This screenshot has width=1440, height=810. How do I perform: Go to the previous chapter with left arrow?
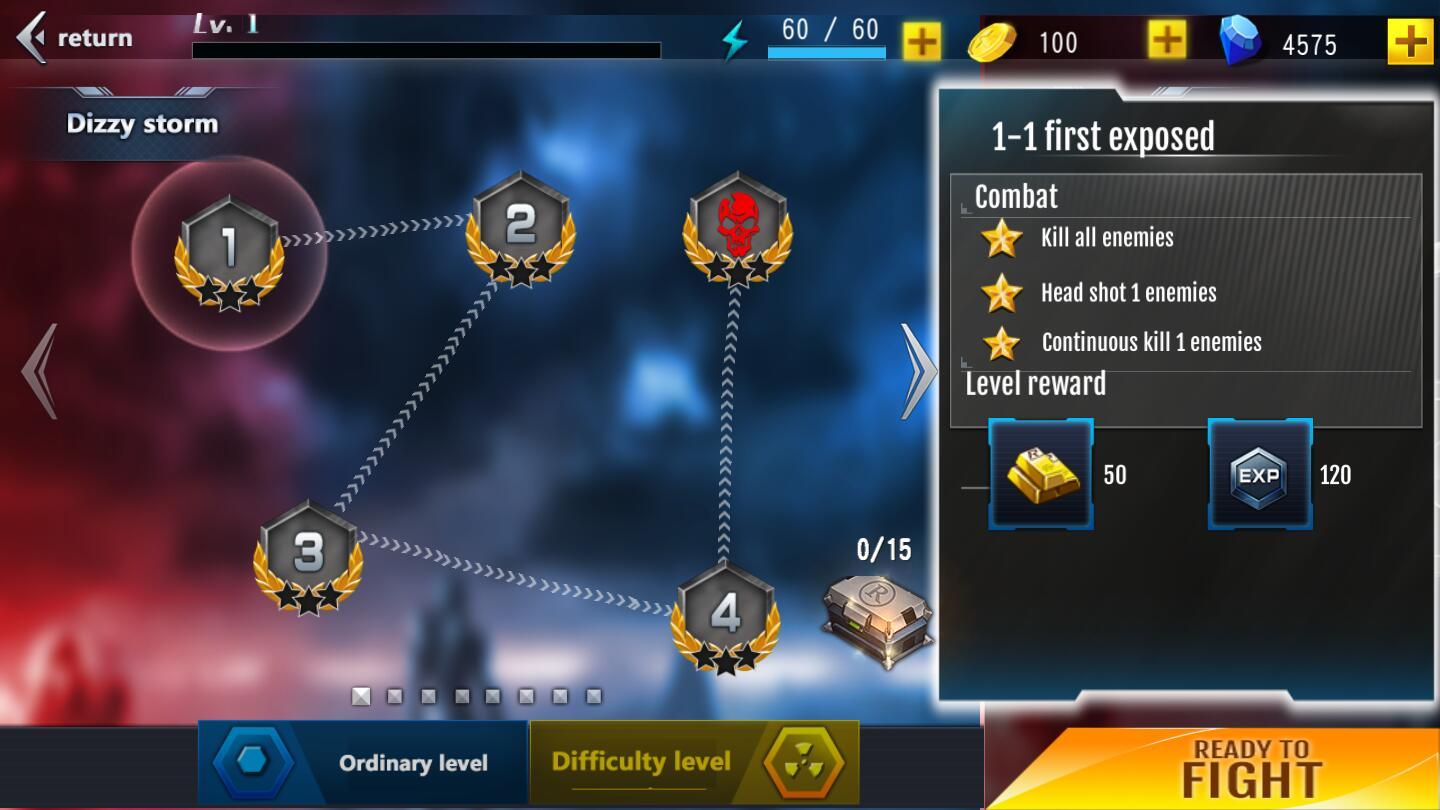tap(40, 371)
